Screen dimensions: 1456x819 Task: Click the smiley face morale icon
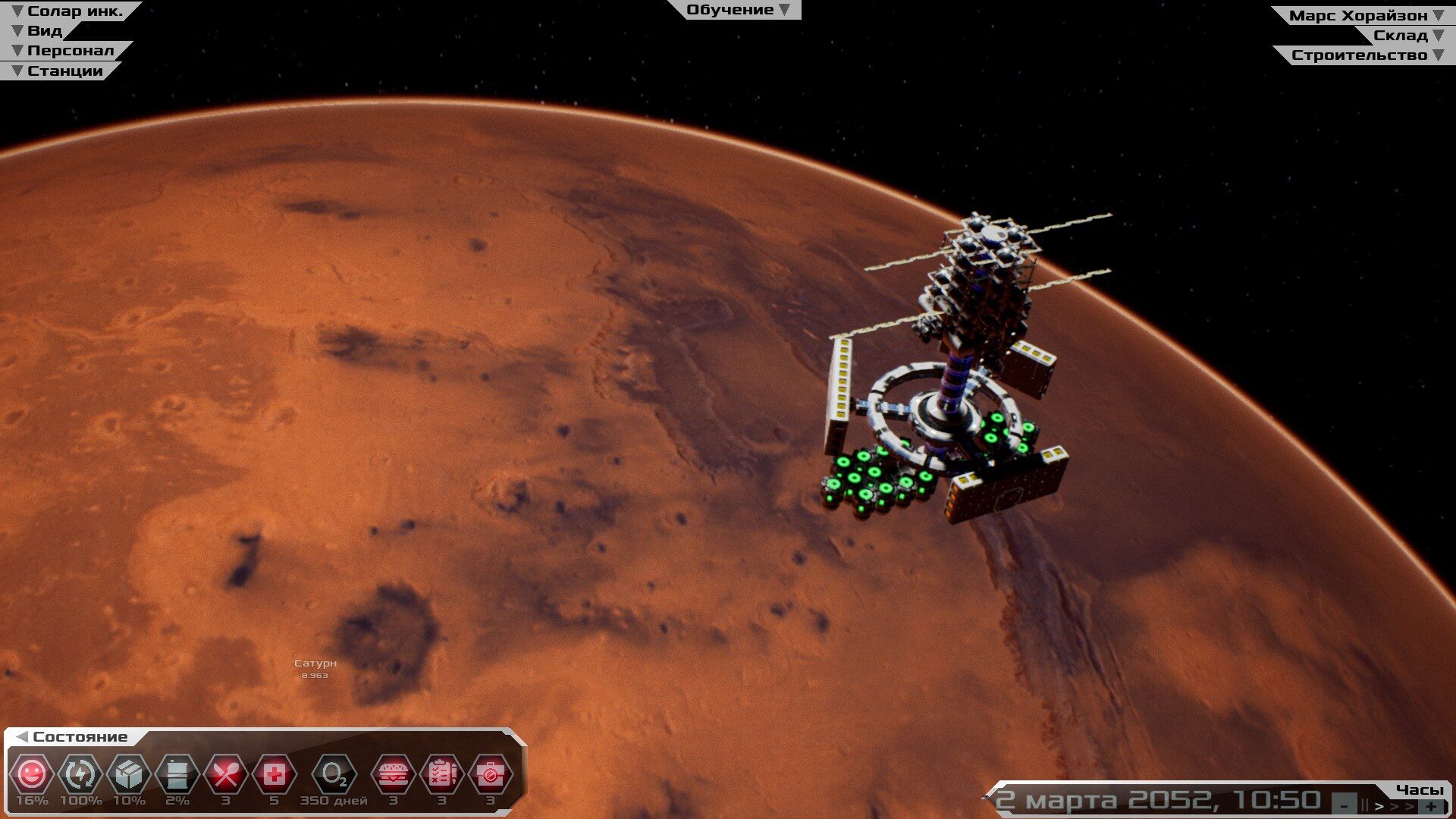32,775
